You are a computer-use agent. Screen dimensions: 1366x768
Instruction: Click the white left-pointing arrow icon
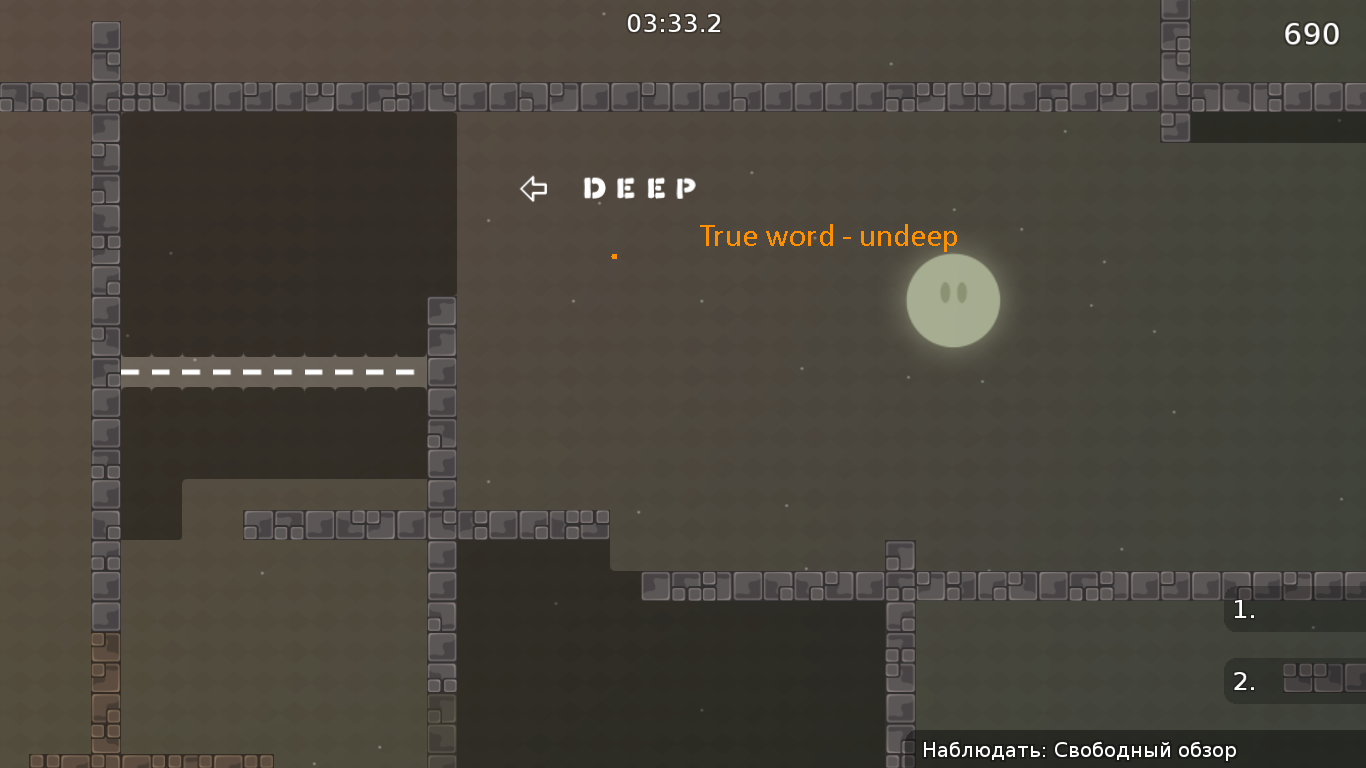533,188
